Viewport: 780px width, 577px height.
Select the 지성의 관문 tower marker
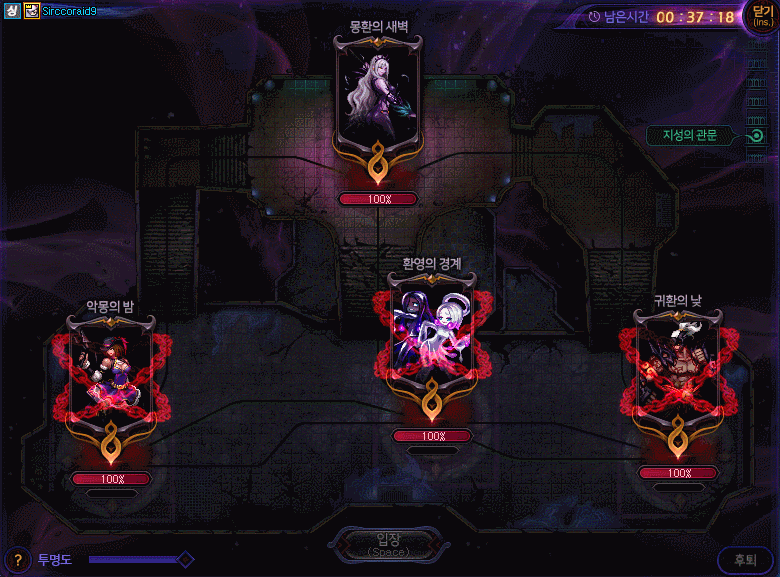(x=756, y=136)
